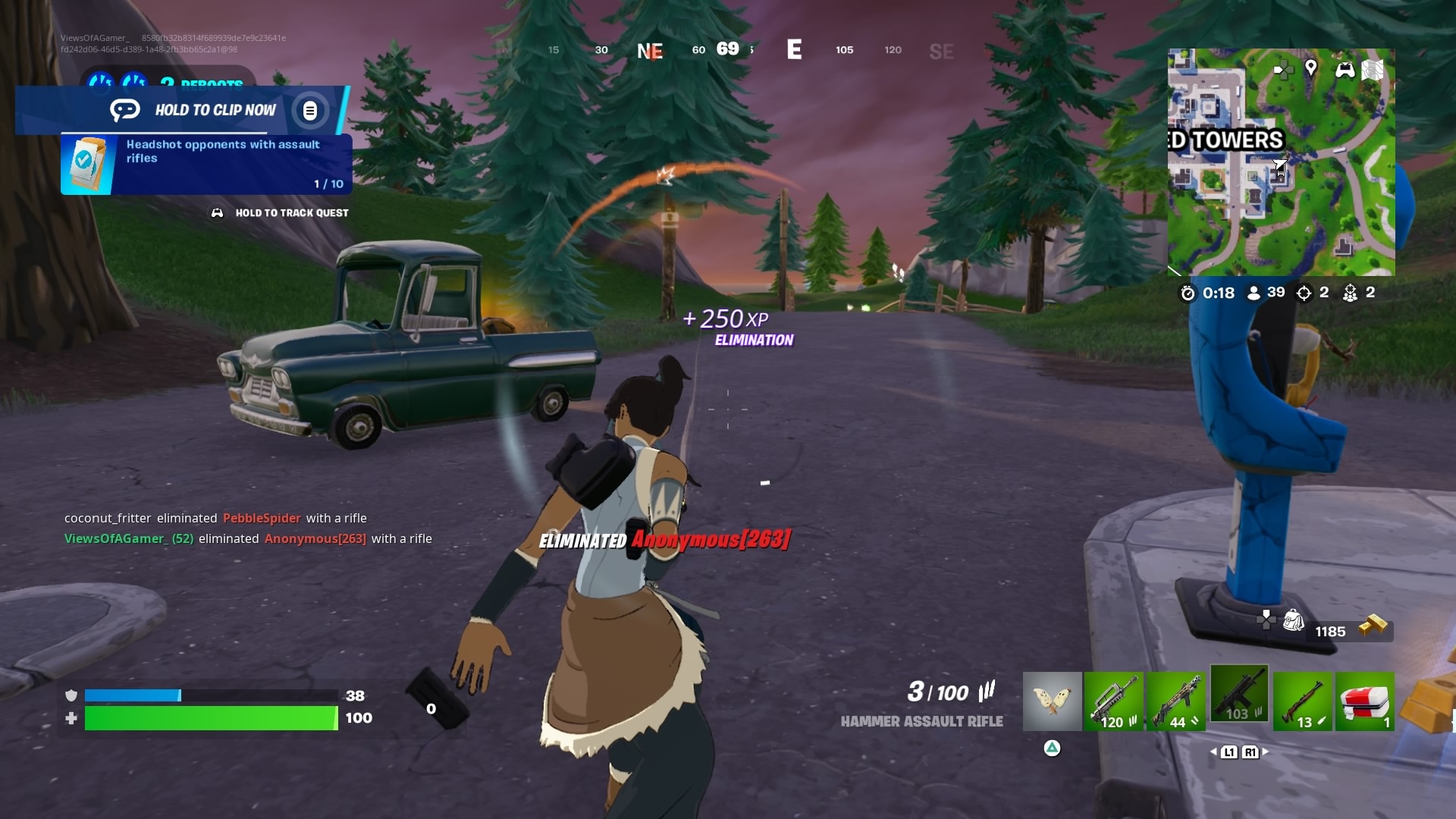This screenshot has width=1456, height=819.
Task: Click the map marker pin icon
Action: tap(1310, 68)
